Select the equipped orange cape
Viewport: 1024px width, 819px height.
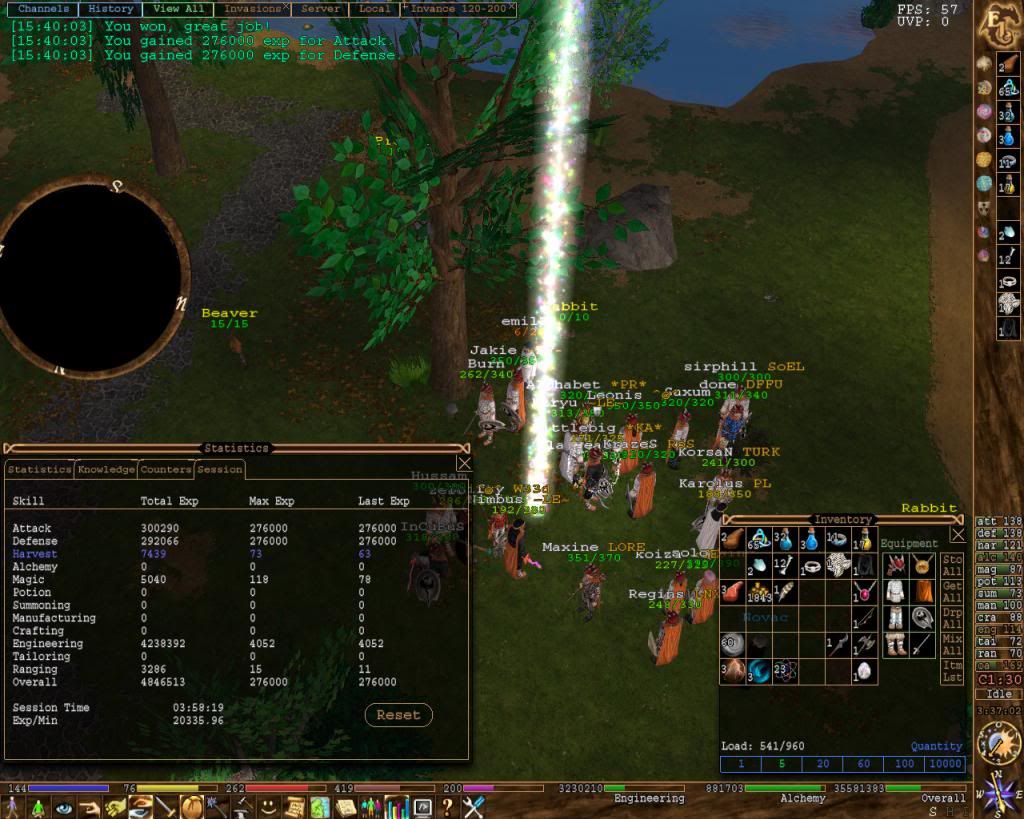(x=923, y=591)
